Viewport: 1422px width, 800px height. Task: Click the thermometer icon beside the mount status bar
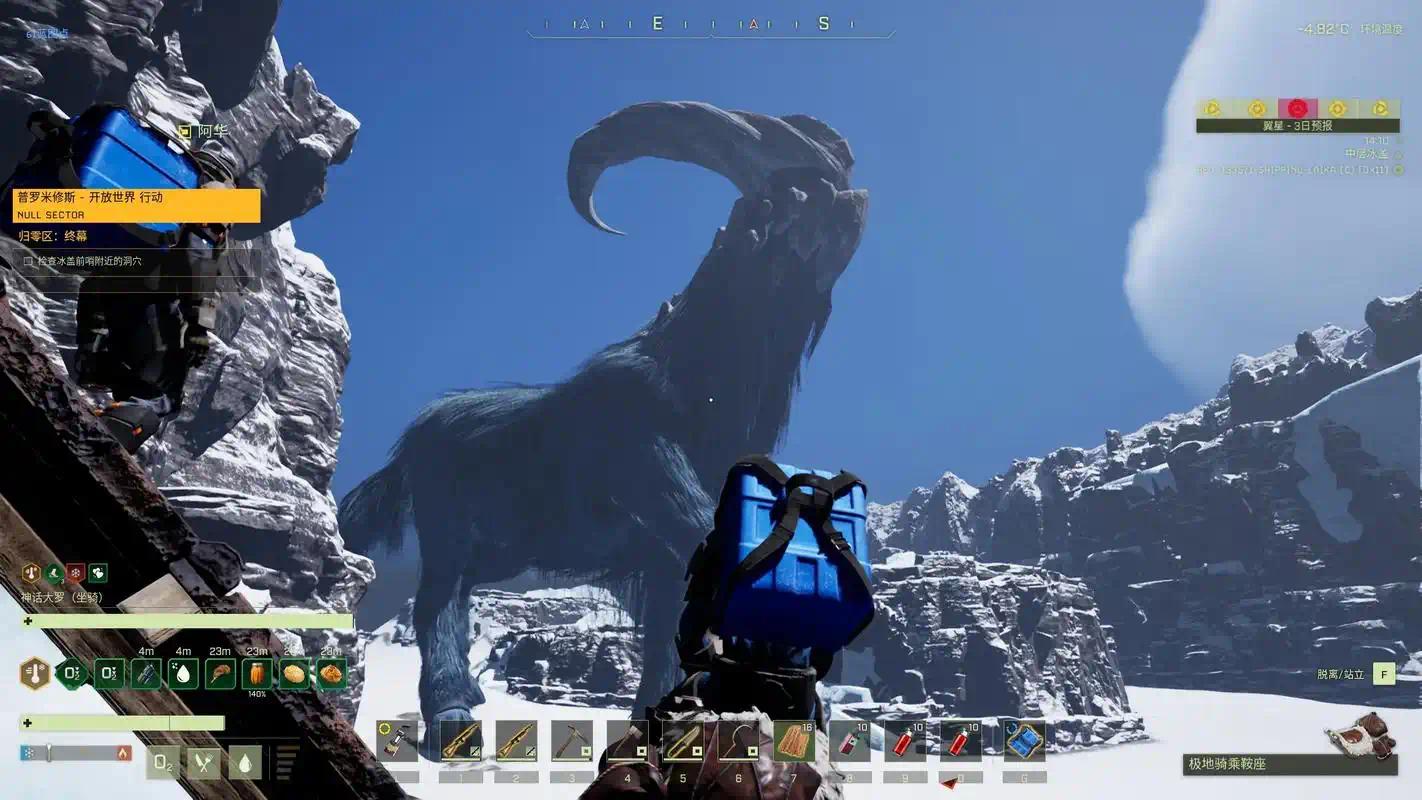pyautogui.click(x=36, y=673)
